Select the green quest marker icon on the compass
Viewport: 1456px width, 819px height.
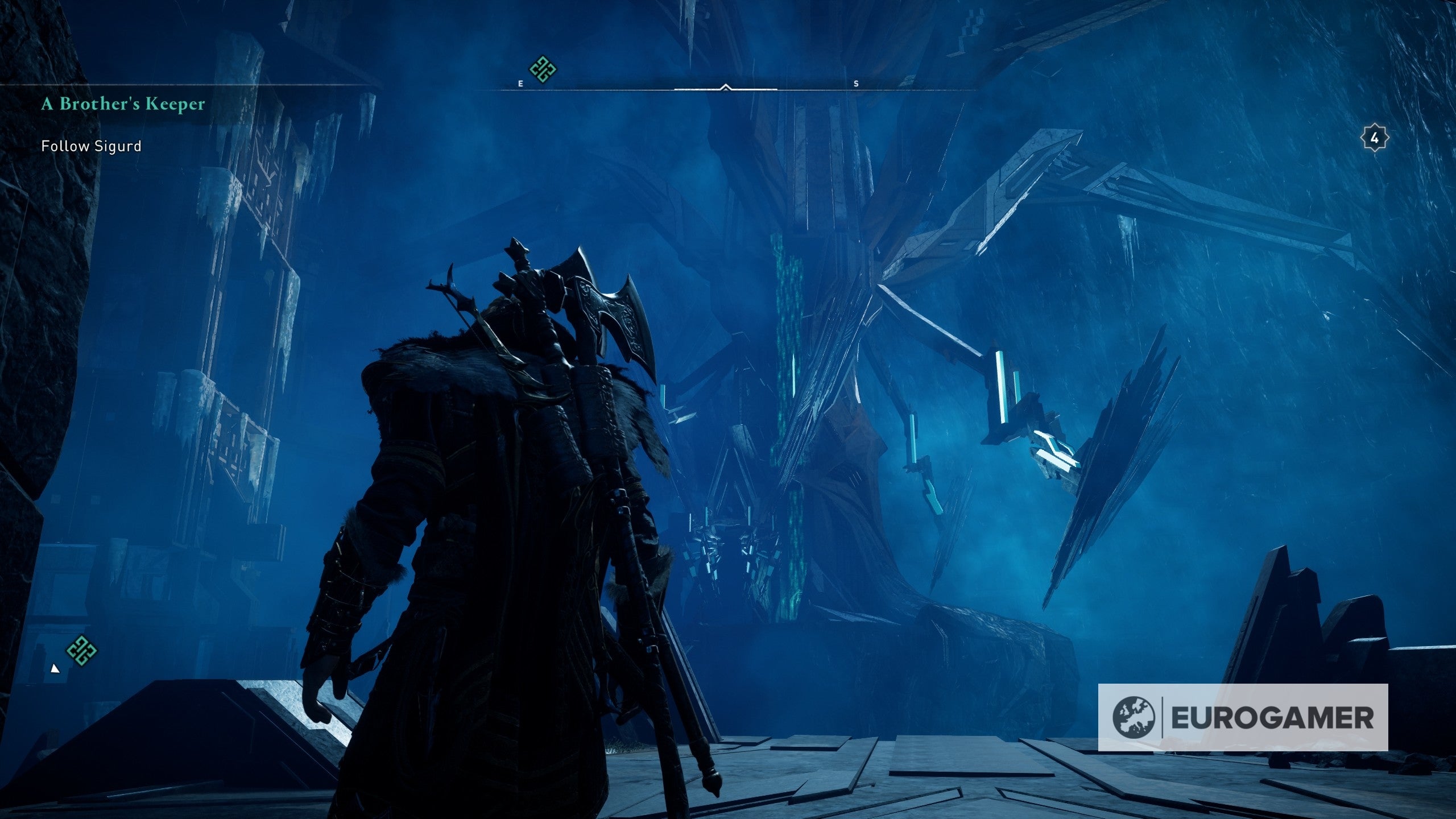tap(541, 69)
